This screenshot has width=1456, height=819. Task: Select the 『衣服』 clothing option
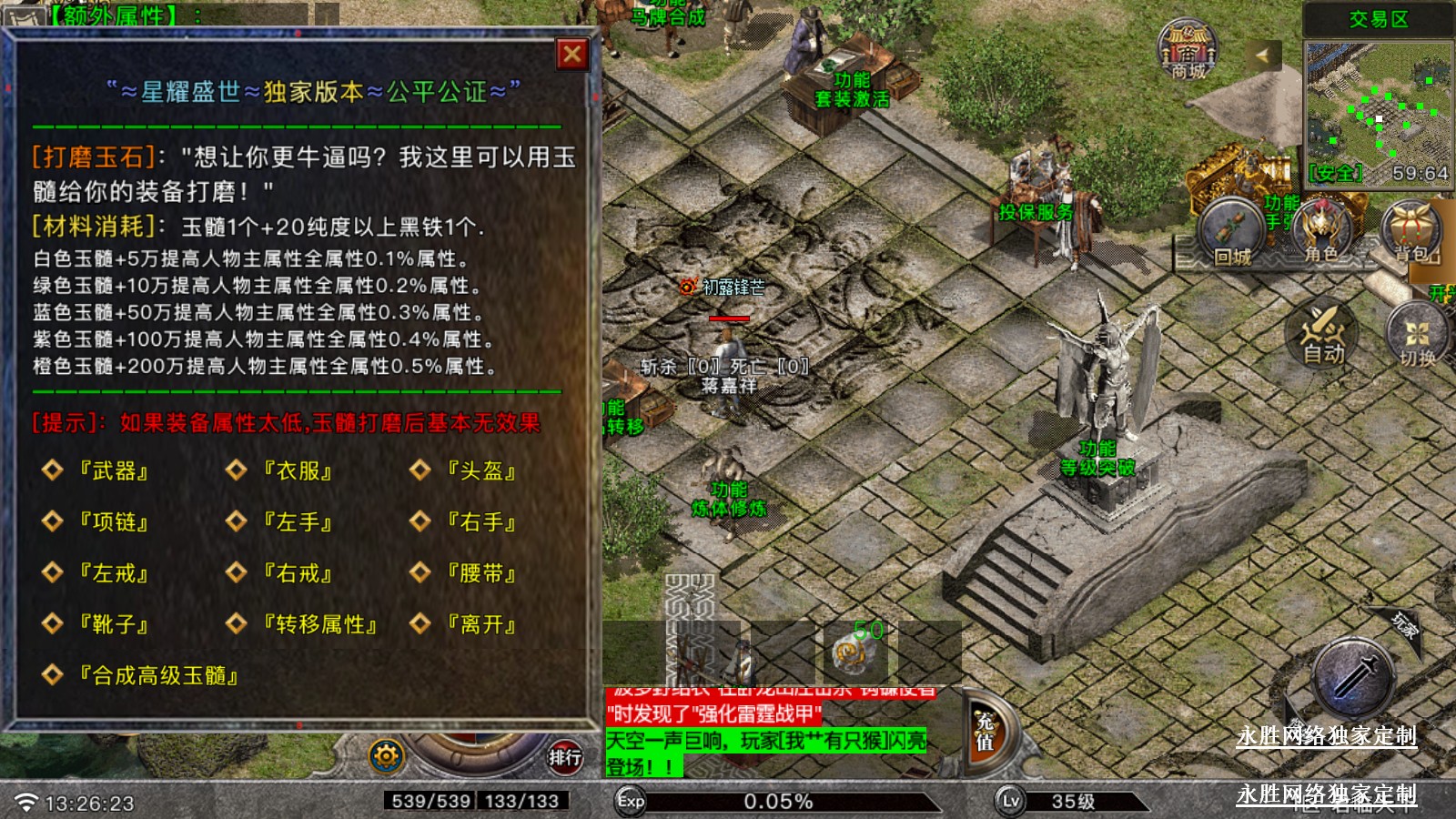(x=297, y=470)
